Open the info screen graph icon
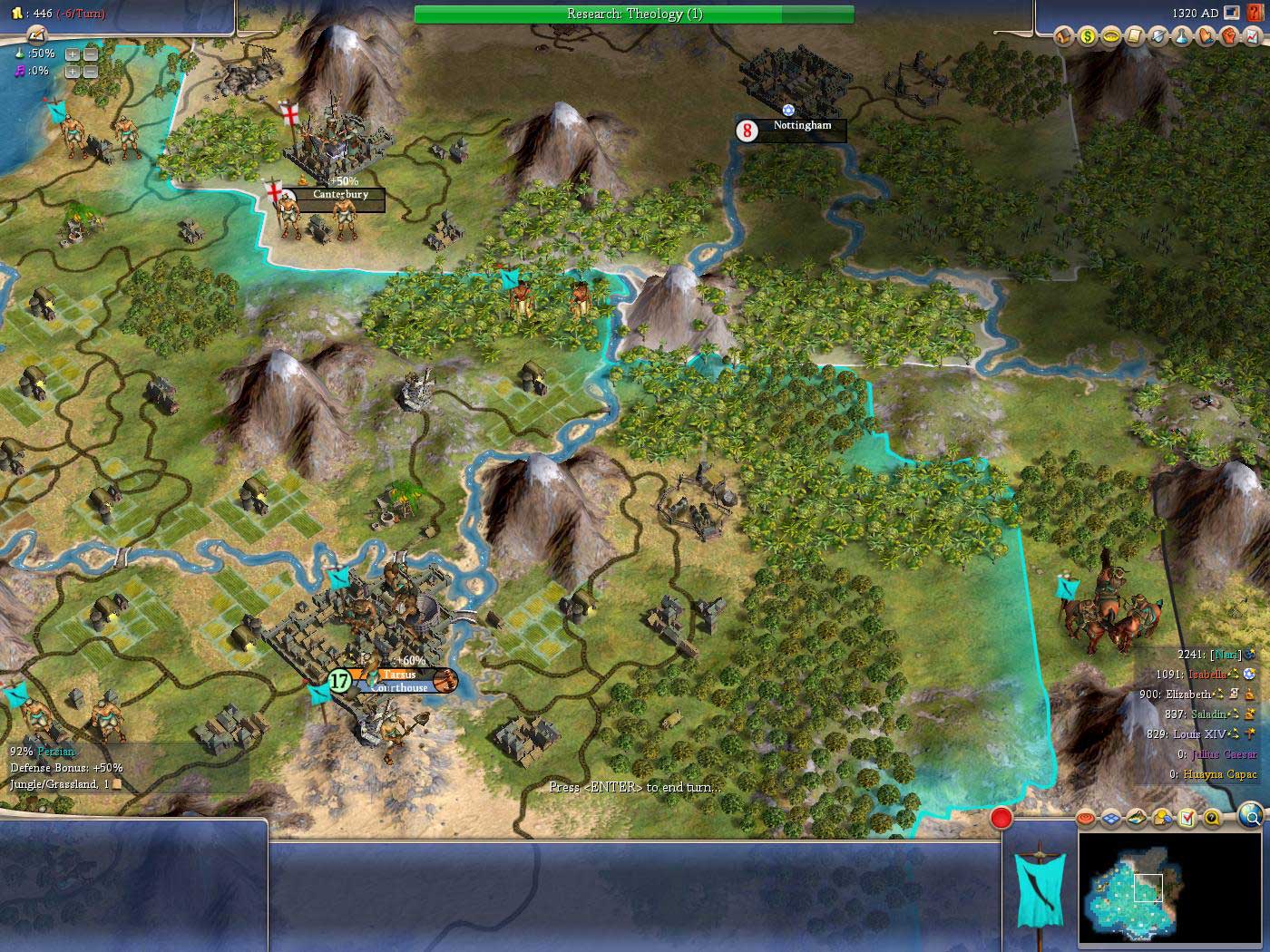The image size is (1270, 952). (1253, 37)
